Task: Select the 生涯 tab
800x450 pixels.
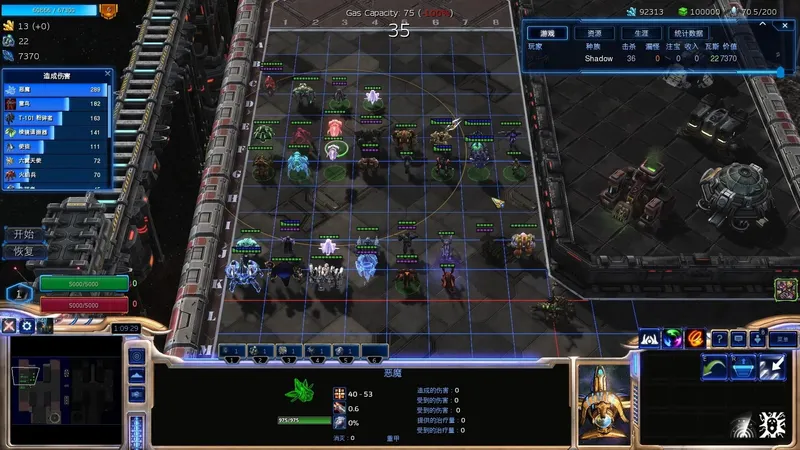Action: 642,33
